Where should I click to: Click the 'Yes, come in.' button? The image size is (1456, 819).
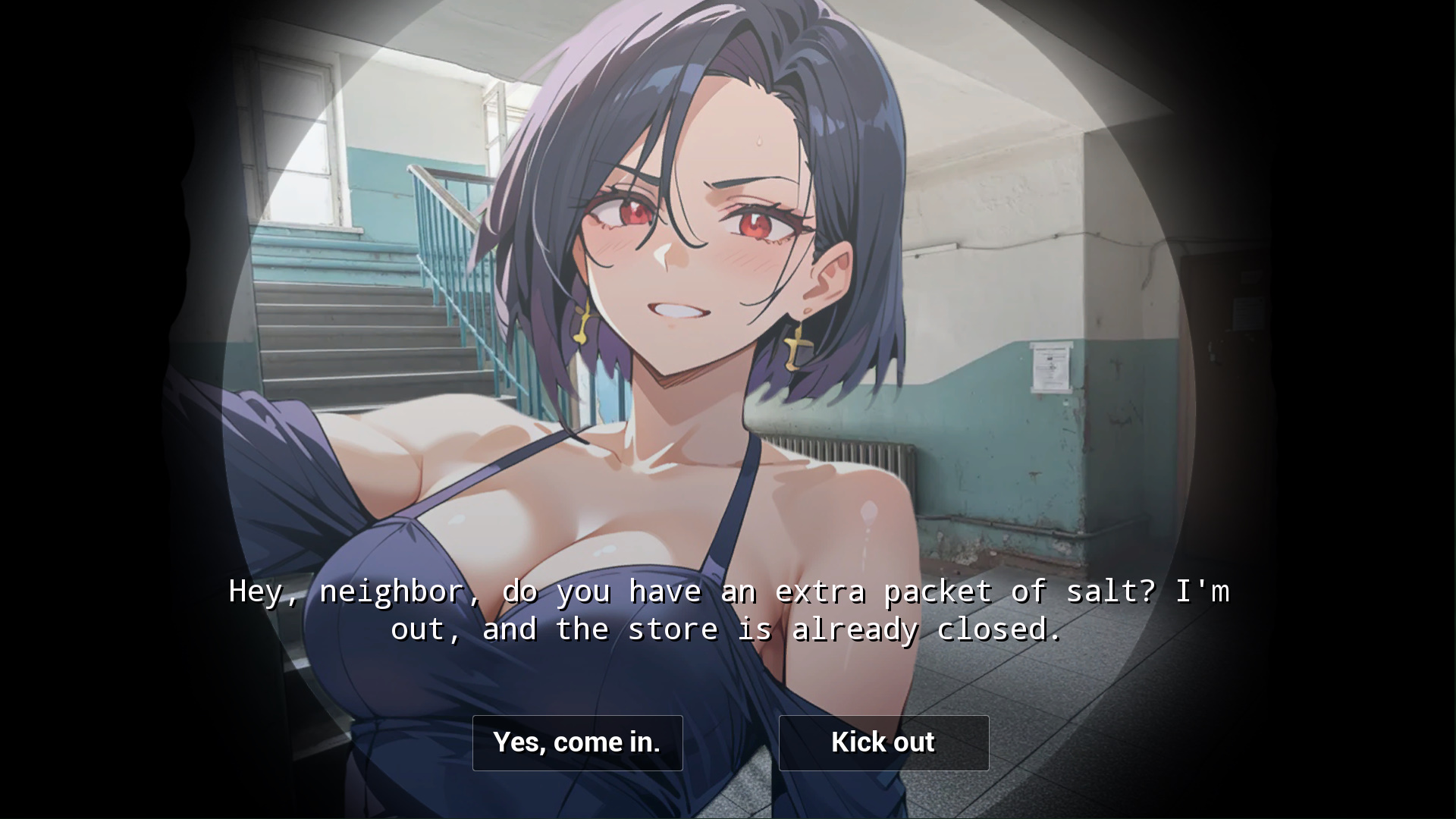(577, 742)
